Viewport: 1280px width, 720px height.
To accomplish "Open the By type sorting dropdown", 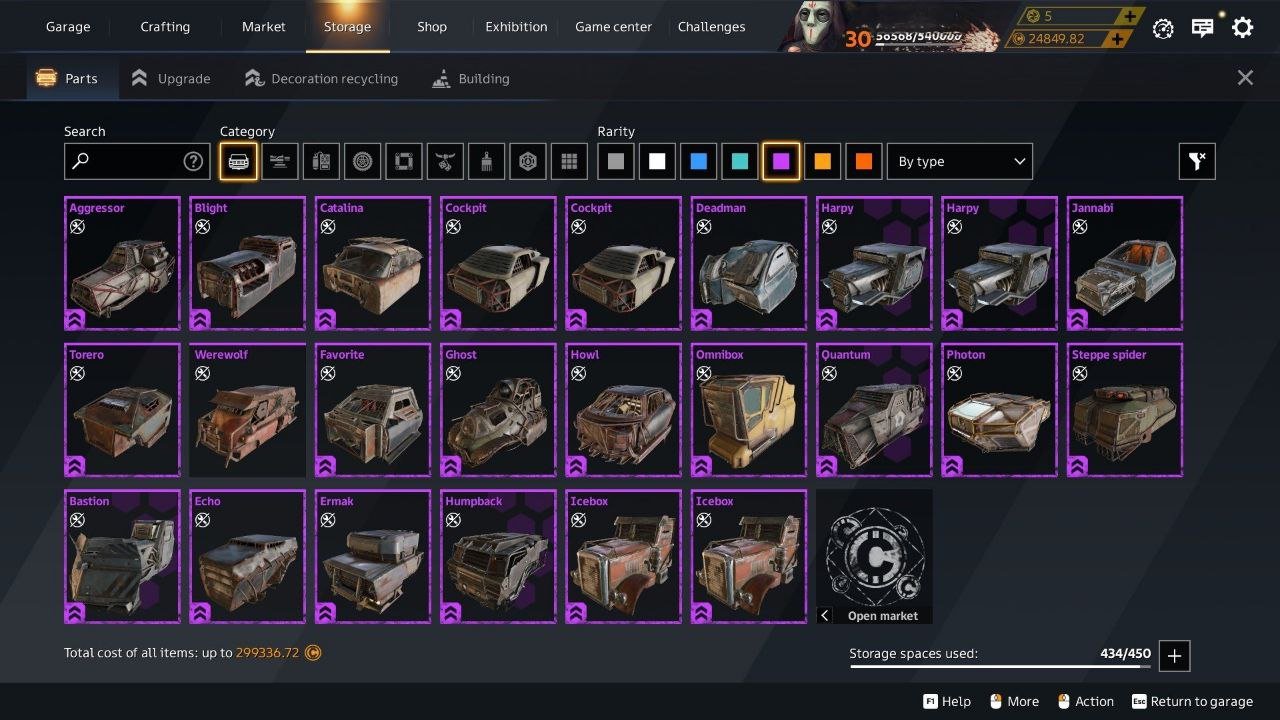I will click(x=959, y=161).
